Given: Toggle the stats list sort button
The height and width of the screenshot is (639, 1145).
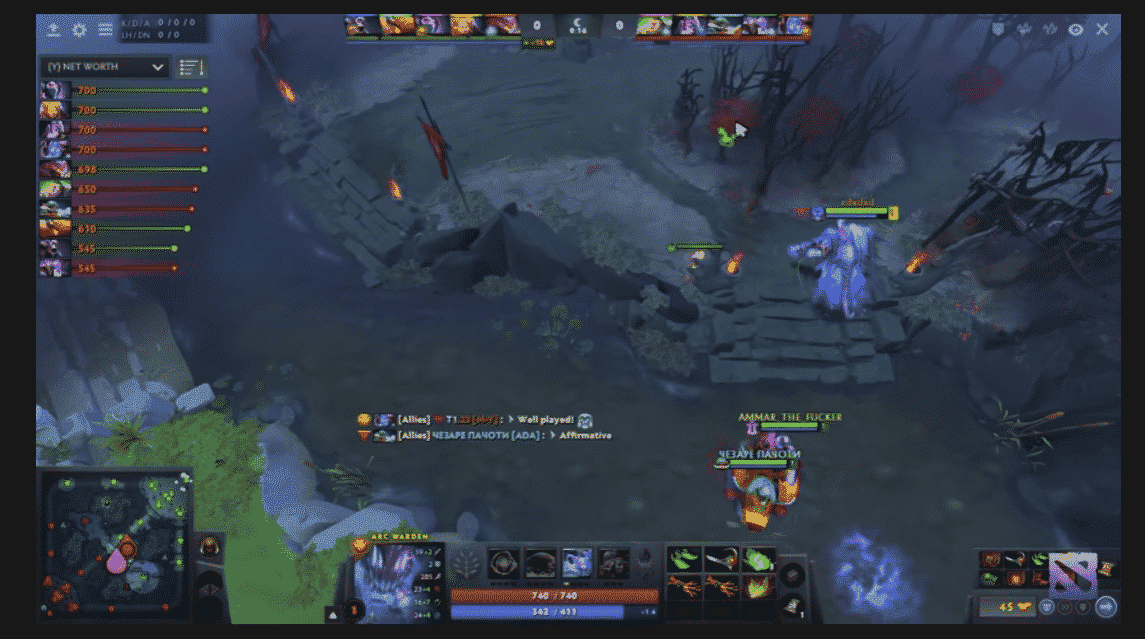Looking at the screenshot, I should coord(190,67).
